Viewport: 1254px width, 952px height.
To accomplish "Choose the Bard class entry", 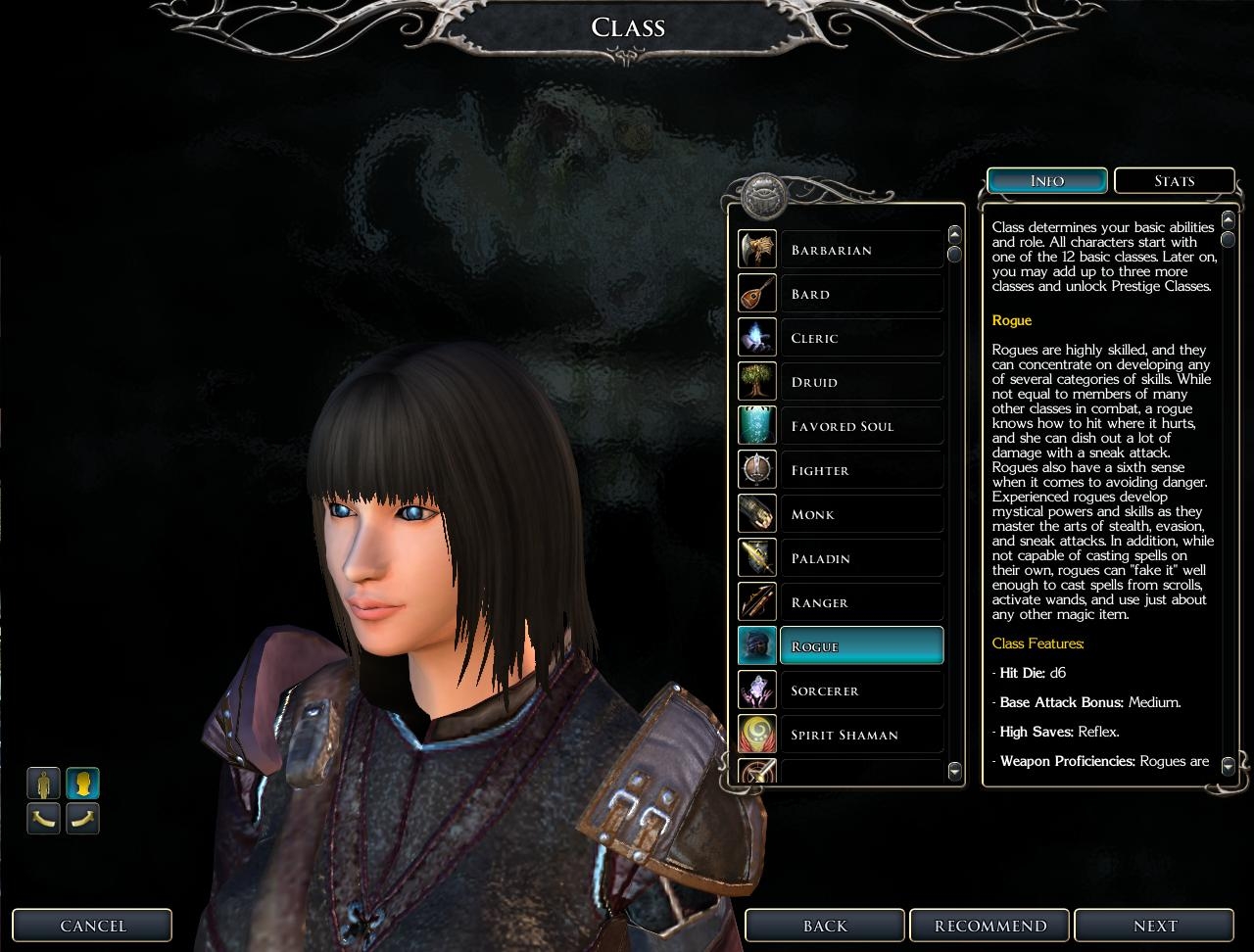I will 860,294.
